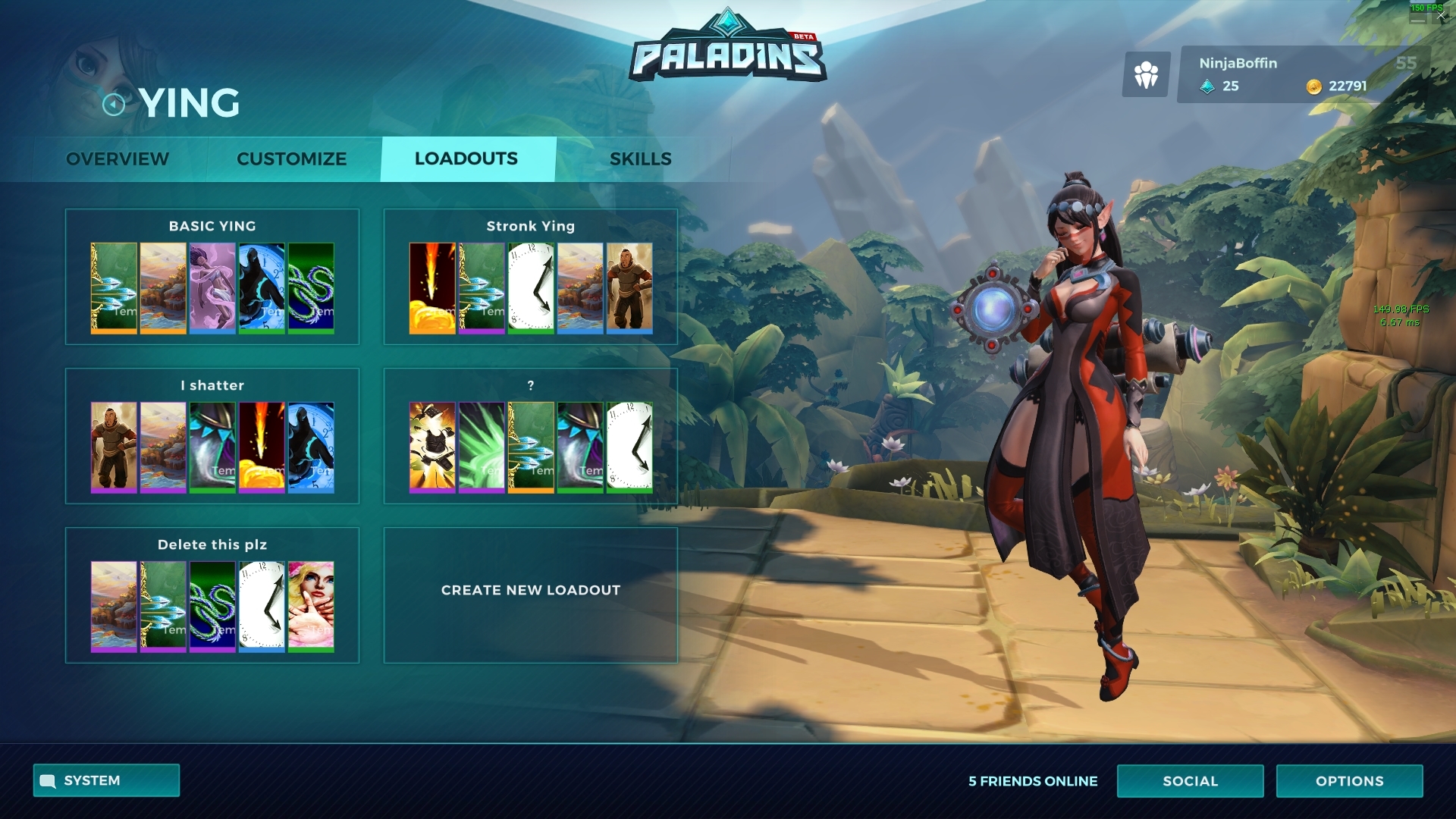This screenshot has height=819, width=1456.
Task: Select the Loadouts tab
Action: (466, 159)
